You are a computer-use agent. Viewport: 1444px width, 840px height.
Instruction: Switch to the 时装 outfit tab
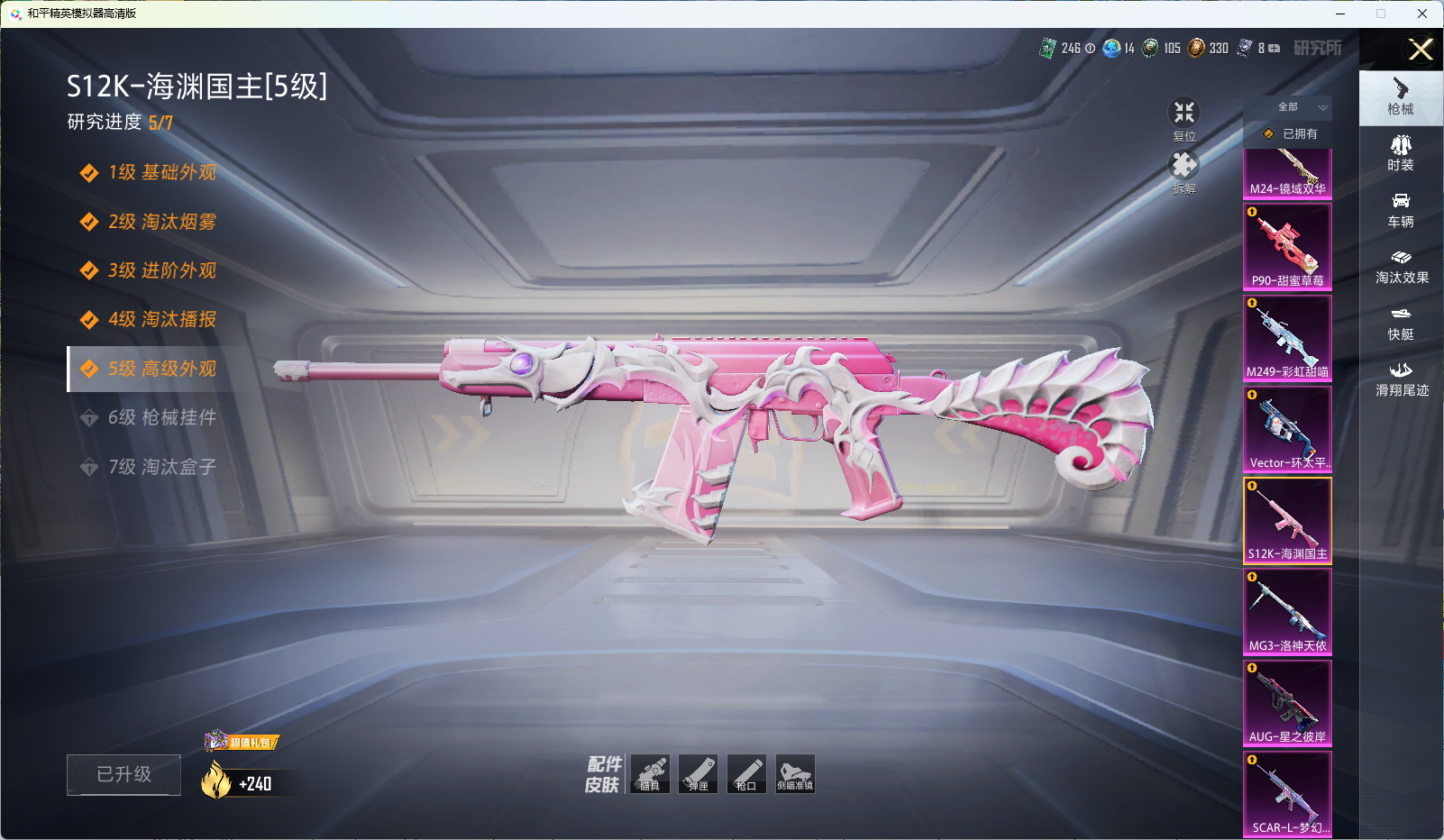tap(1401, 152)
